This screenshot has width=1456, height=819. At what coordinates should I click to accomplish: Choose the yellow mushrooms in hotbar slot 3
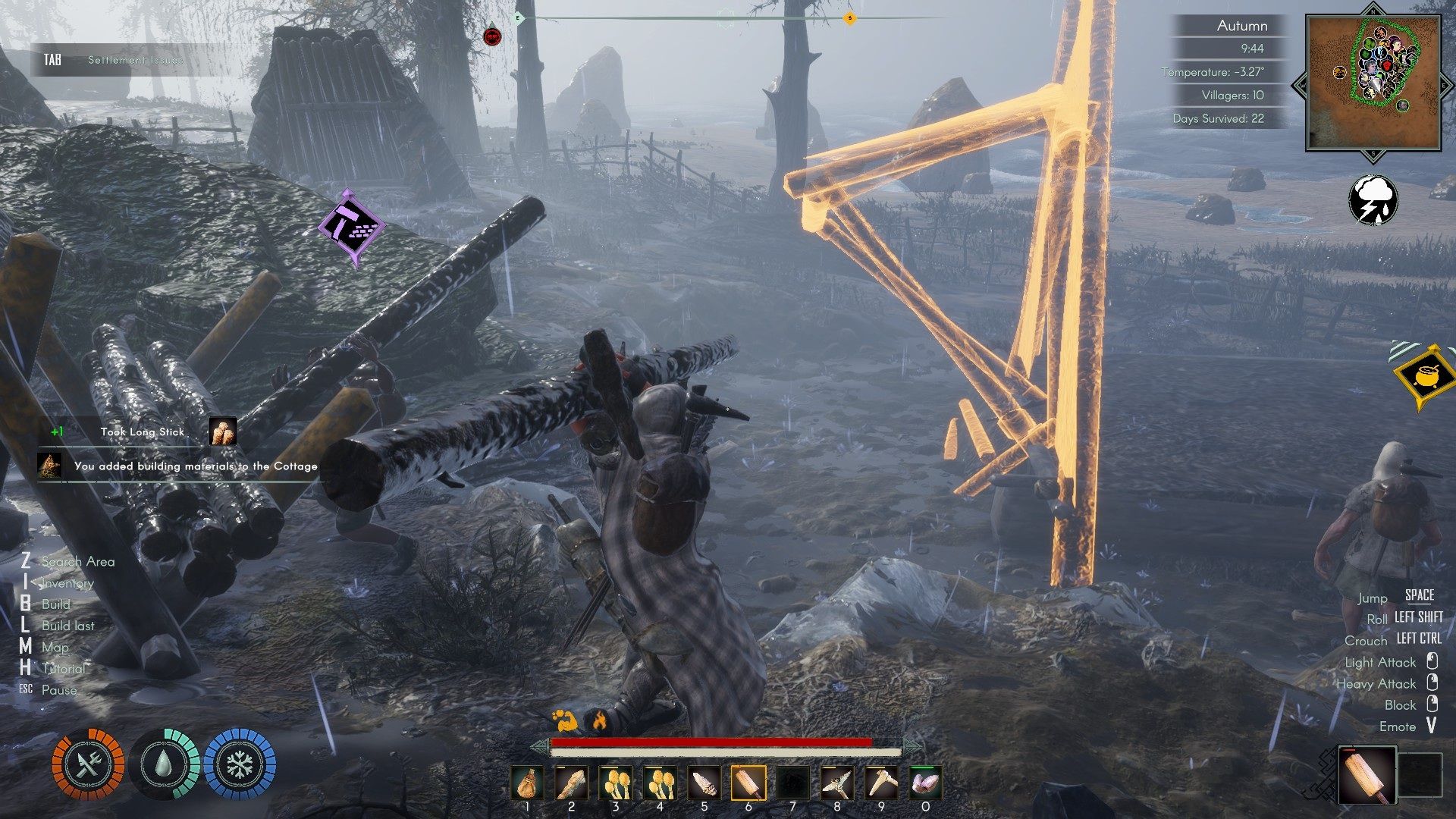(616, 783)
